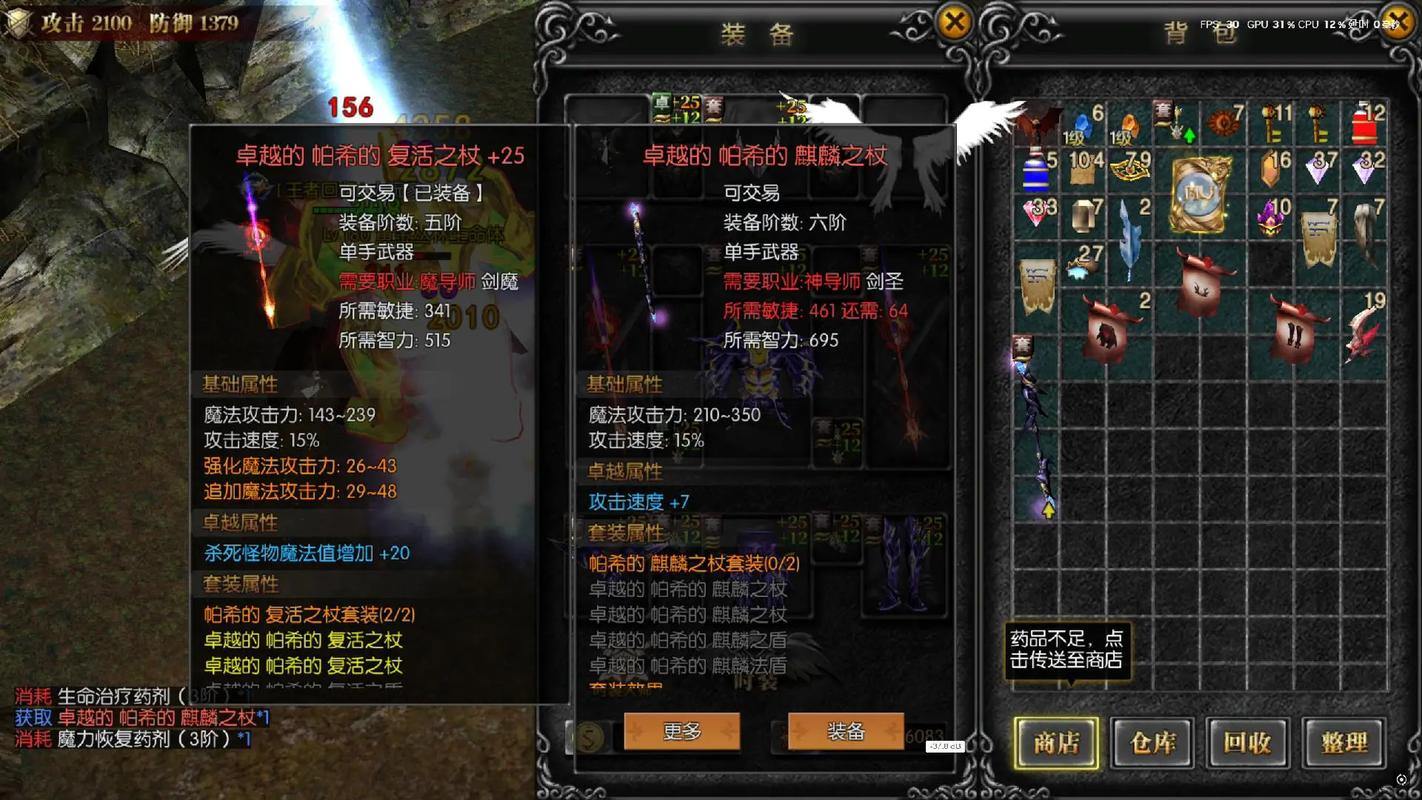Click the red potion stack of 12

click(1365, 124)
